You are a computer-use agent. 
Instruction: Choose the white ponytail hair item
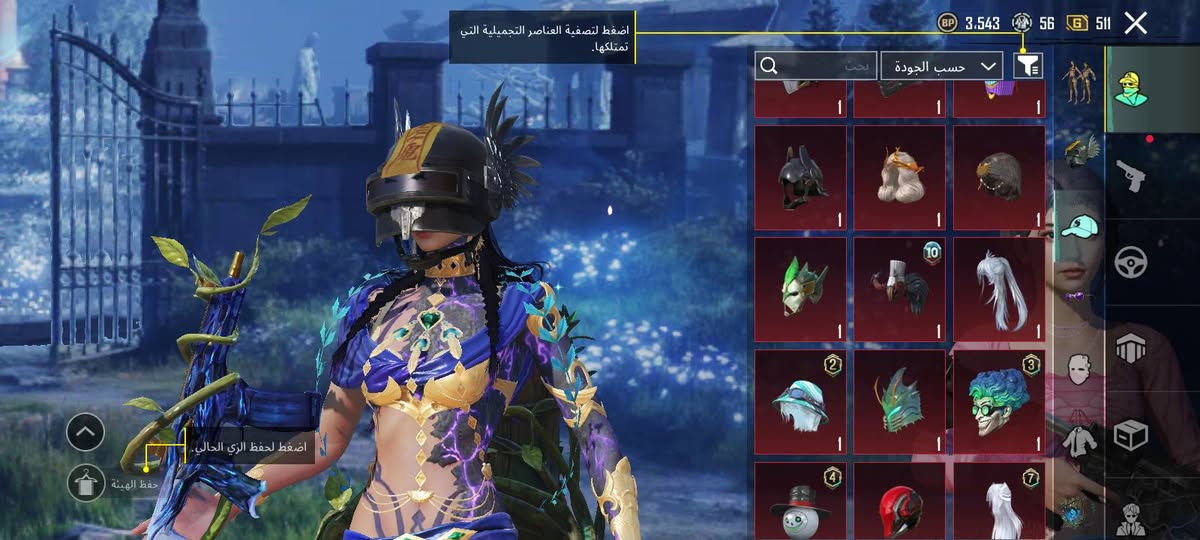point(999,290)
